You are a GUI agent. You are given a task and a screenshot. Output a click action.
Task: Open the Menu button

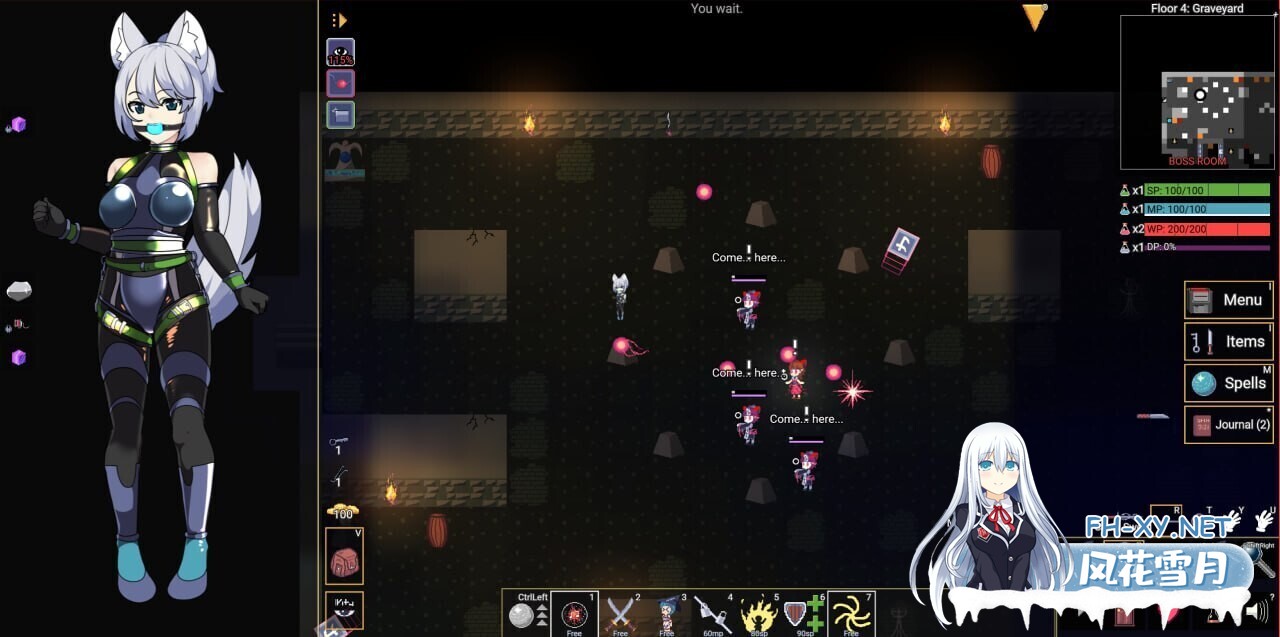1228,300
